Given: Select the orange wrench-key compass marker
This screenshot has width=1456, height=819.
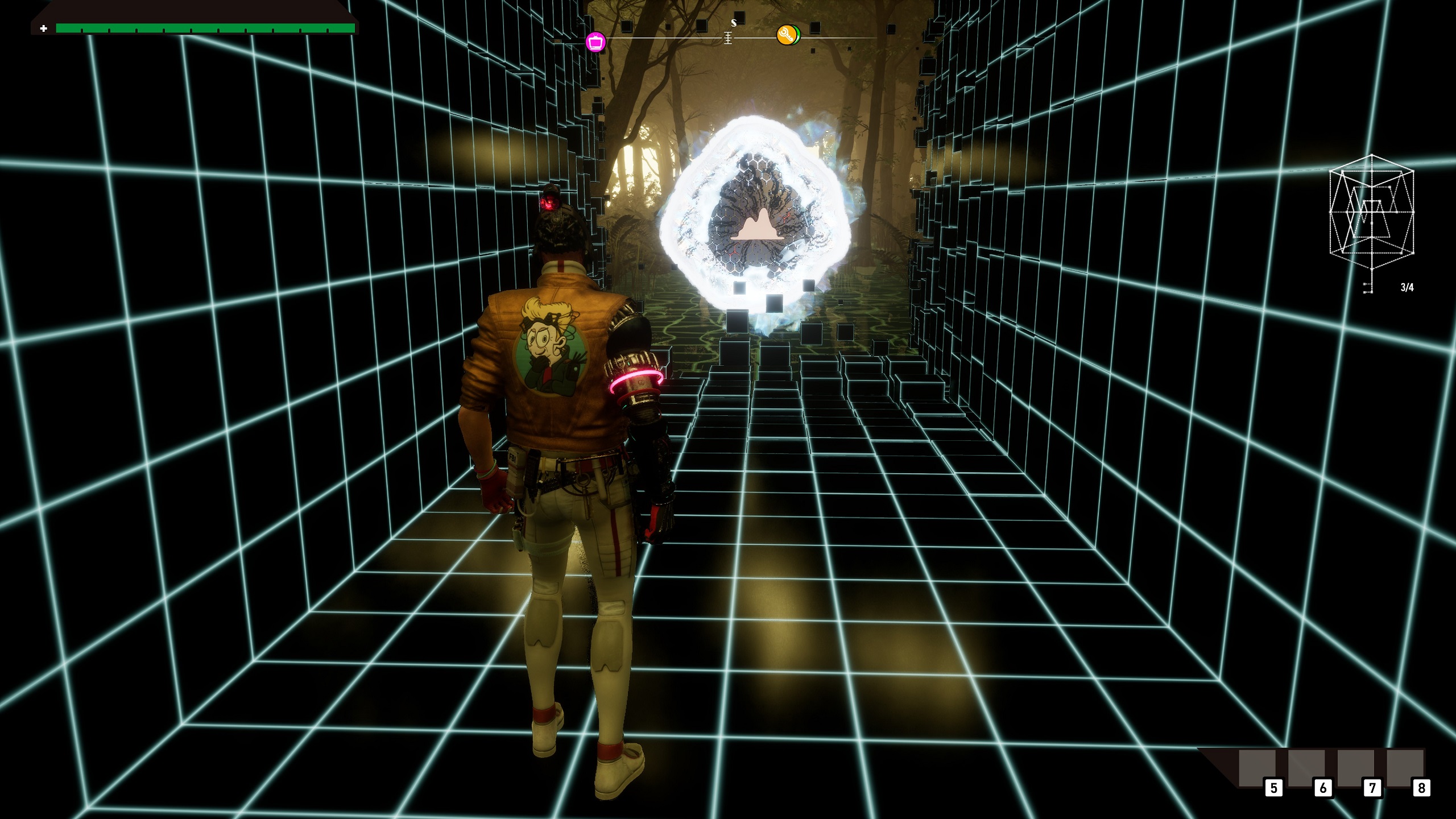Looking at the screenshot, I should pyautogui.click(x=787, y=35).
